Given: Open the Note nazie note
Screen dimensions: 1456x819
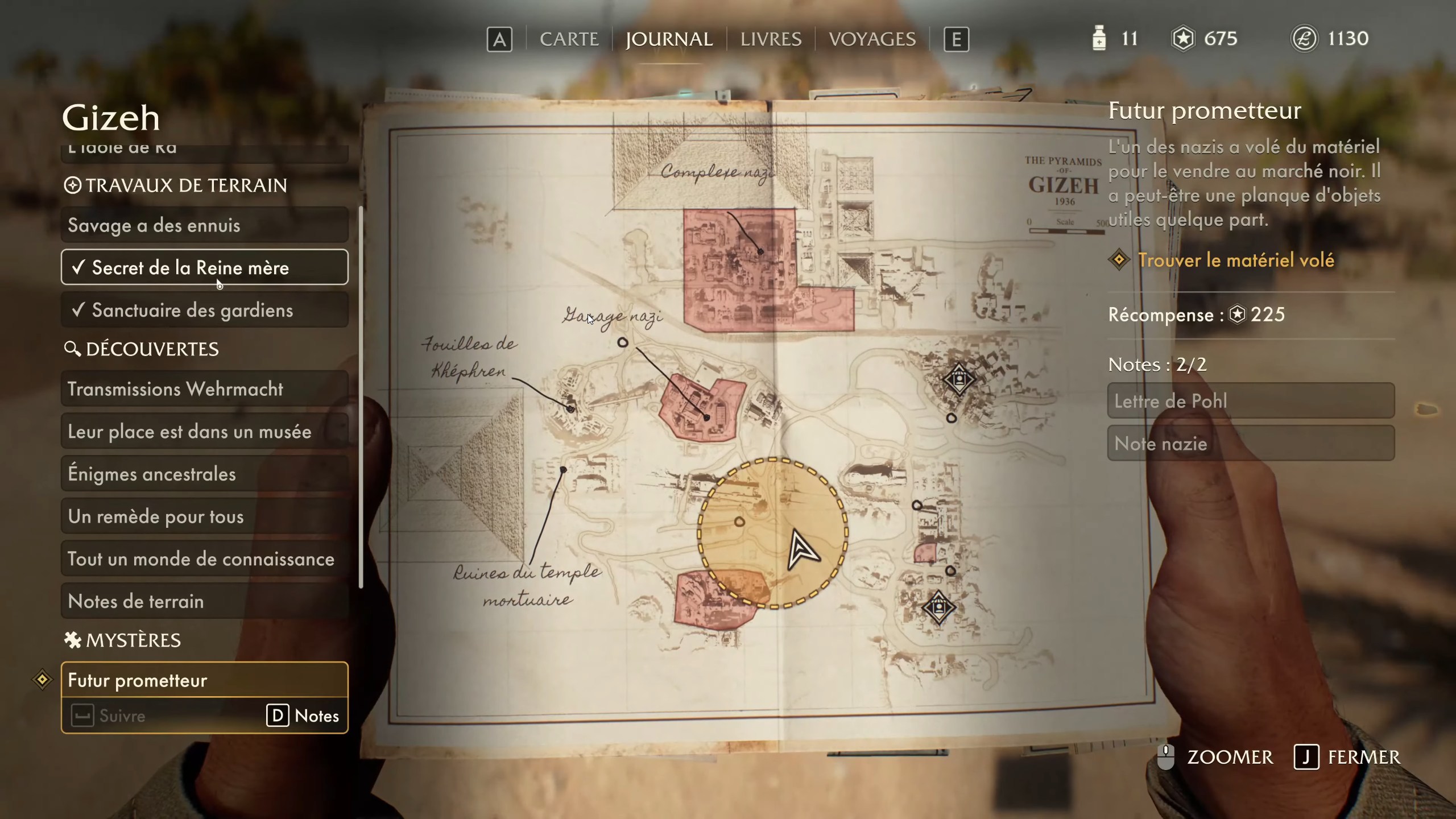Looking at the screenshot, I should coord(1251,444).
